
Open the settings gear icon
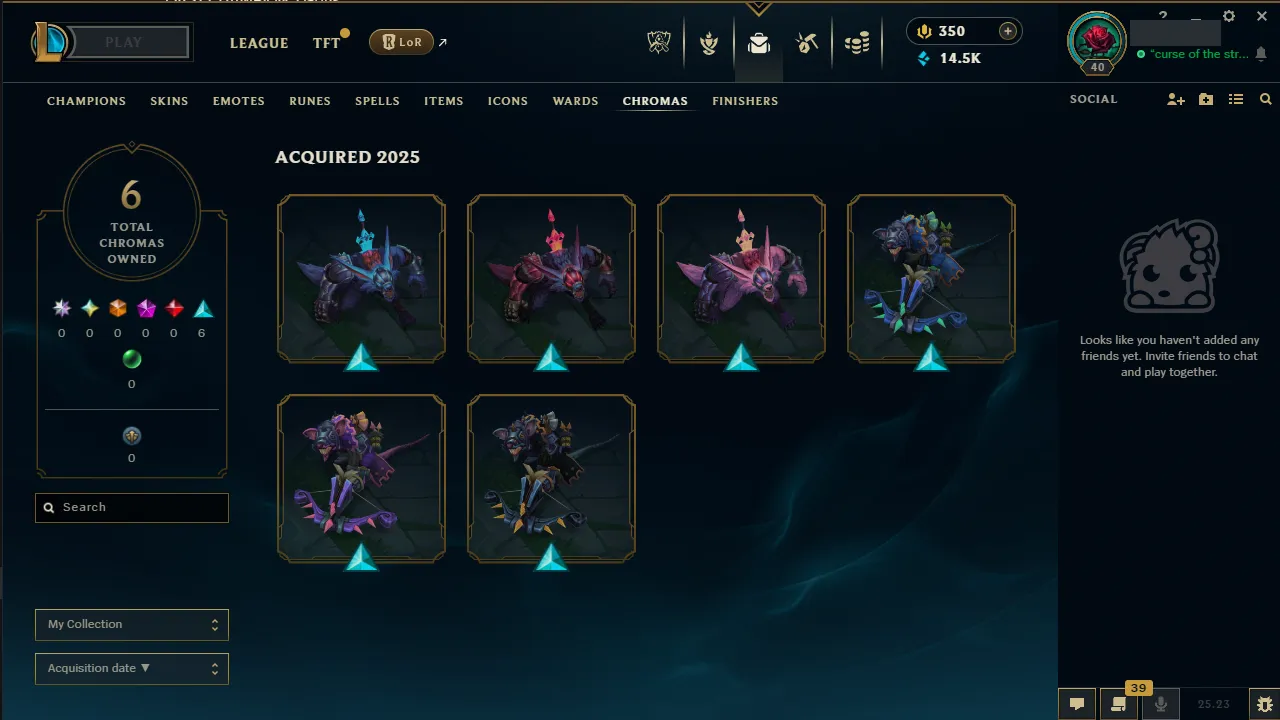[1228, 16]
